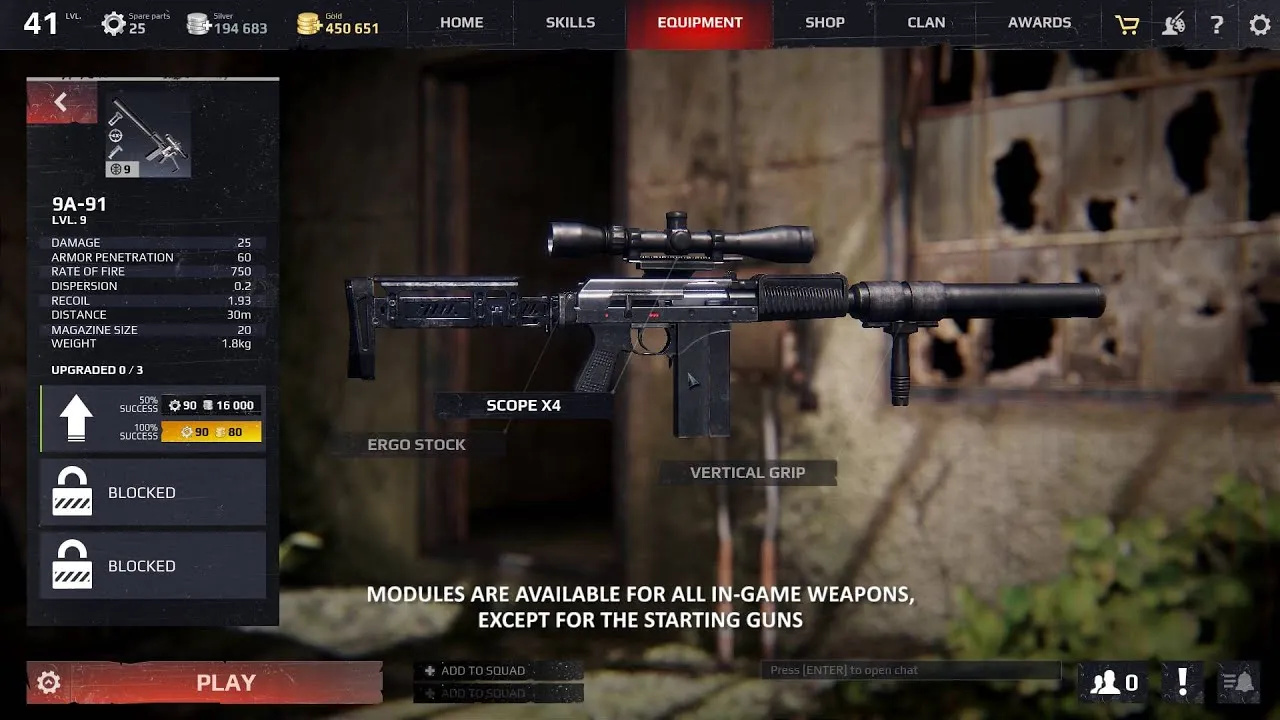Open the friends list icon at bottom right
The width and height of the screenshot is (1280, 720).
(1109, 682)
